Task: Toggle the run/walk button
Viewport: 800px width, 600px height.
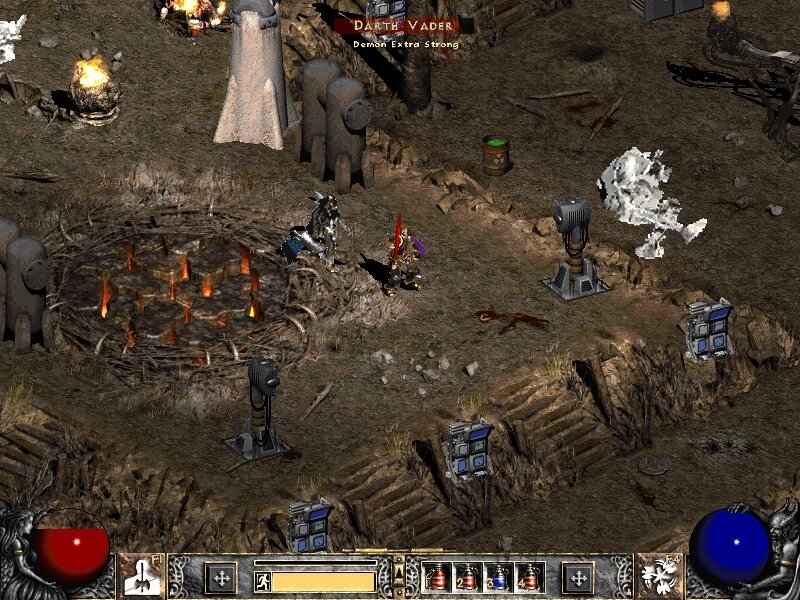Action: click(x=262, y=581)
